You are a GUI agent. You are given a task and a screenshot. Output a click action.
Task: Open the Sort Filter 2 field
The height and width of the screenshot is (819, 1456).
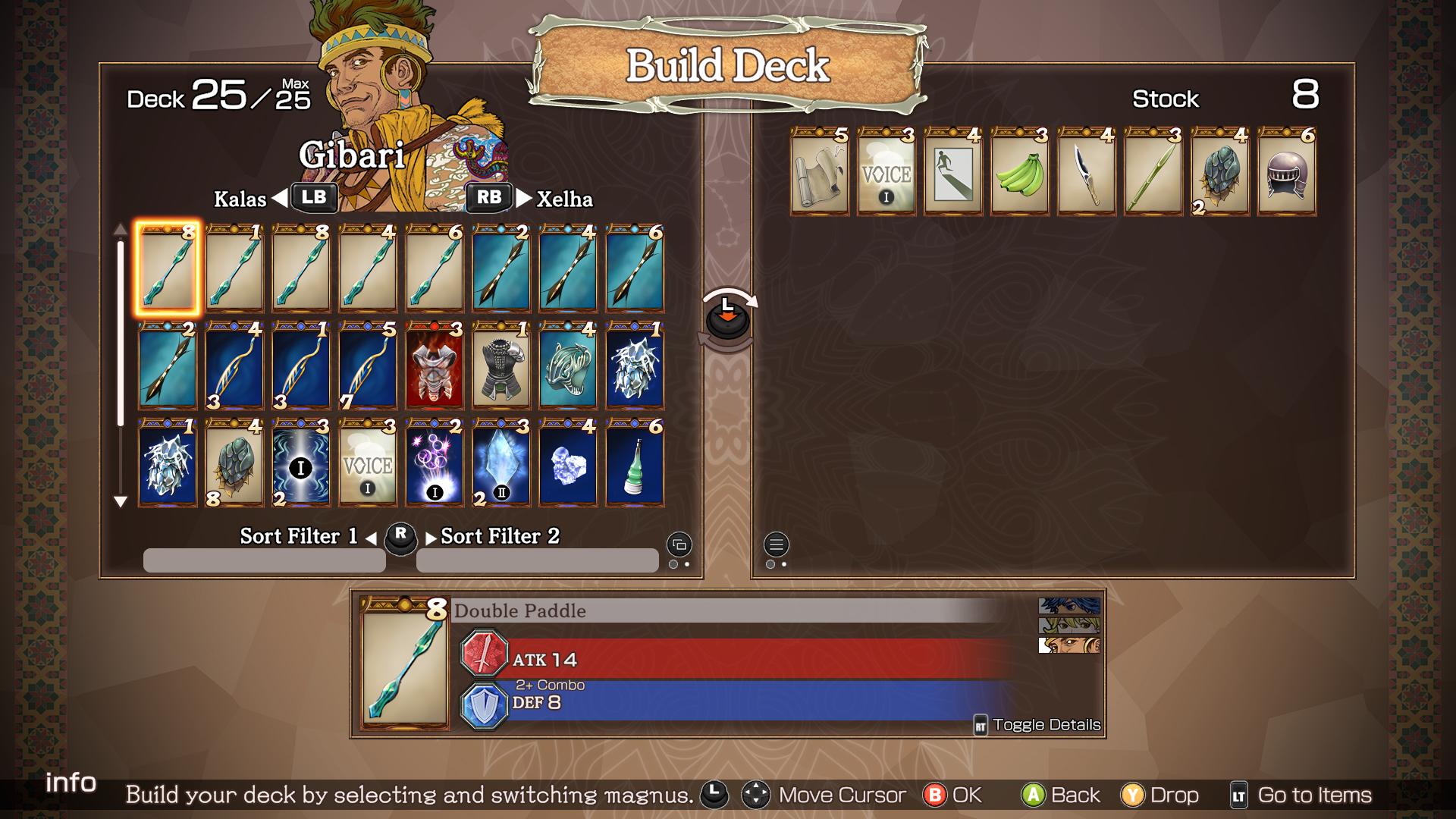(537, 560)
